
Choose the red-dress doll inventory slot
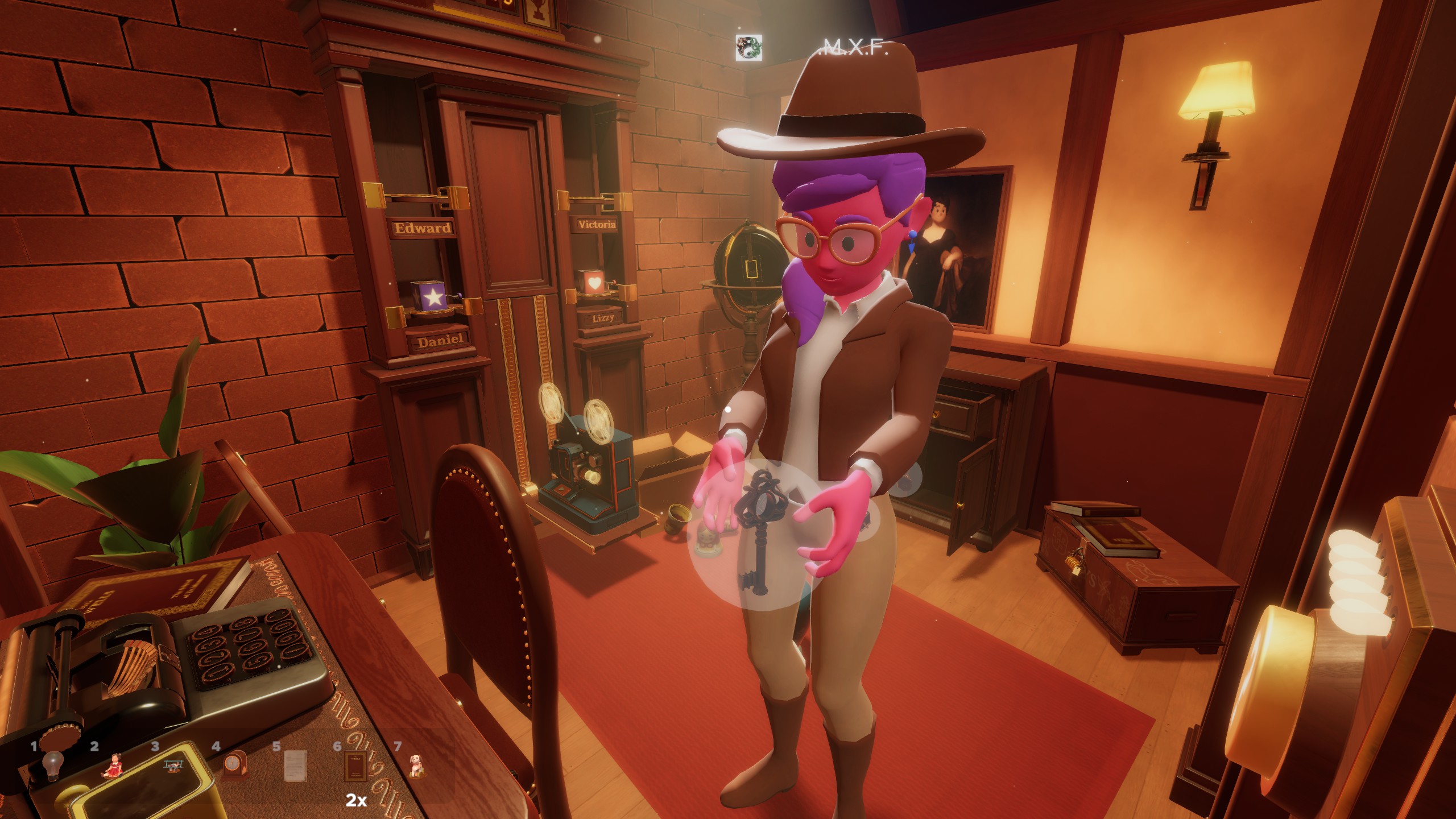pyautogui.click(x=114, y=765)
